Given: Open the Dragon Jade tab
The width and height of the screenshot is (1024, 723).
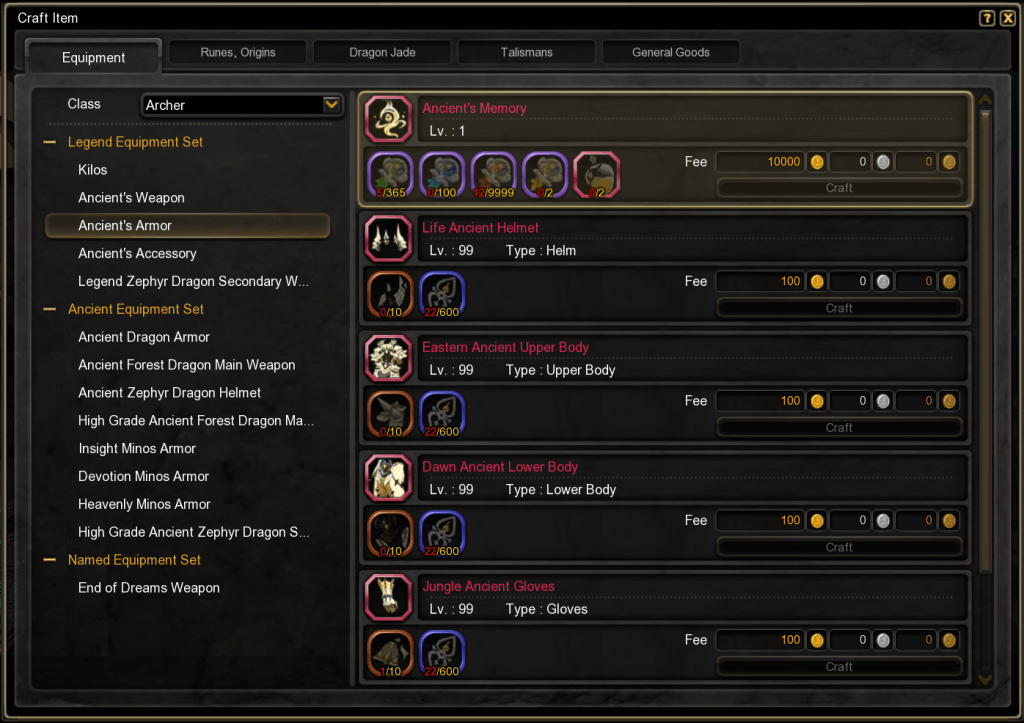Looking at the screenshot, I should point(382,52).
